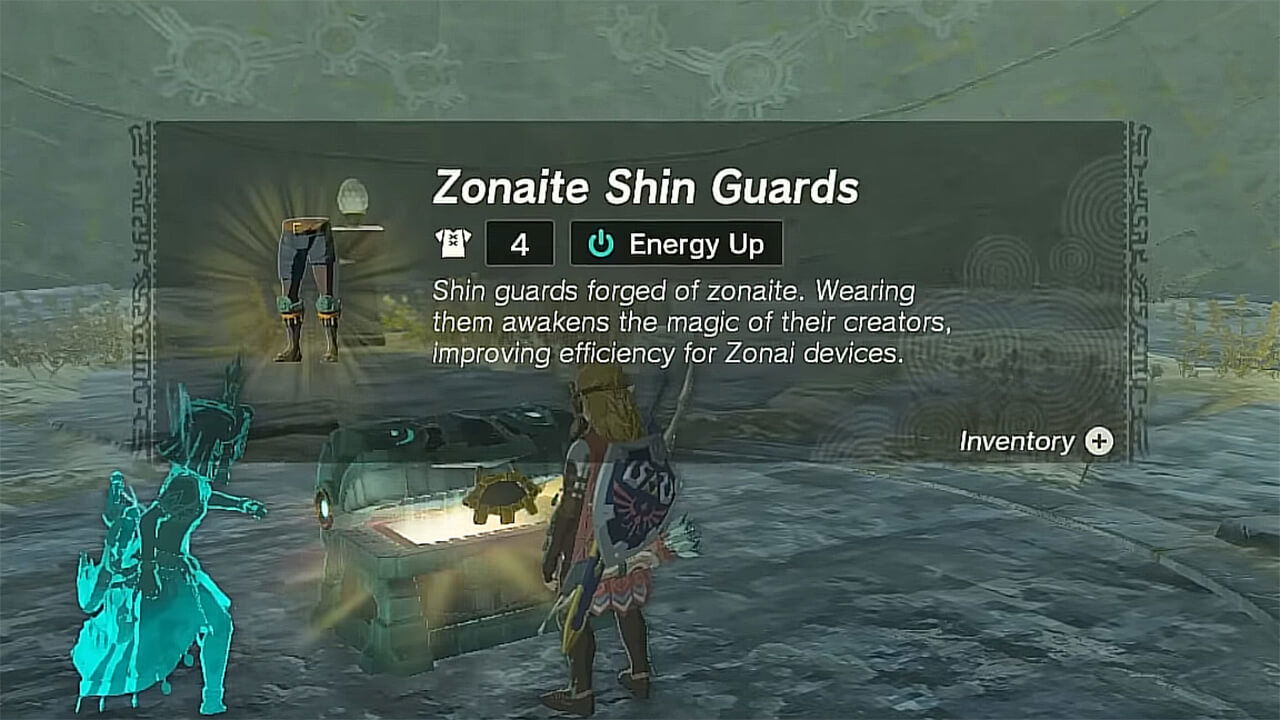Toggle the defense rating display showing 4

click(520, 242)
